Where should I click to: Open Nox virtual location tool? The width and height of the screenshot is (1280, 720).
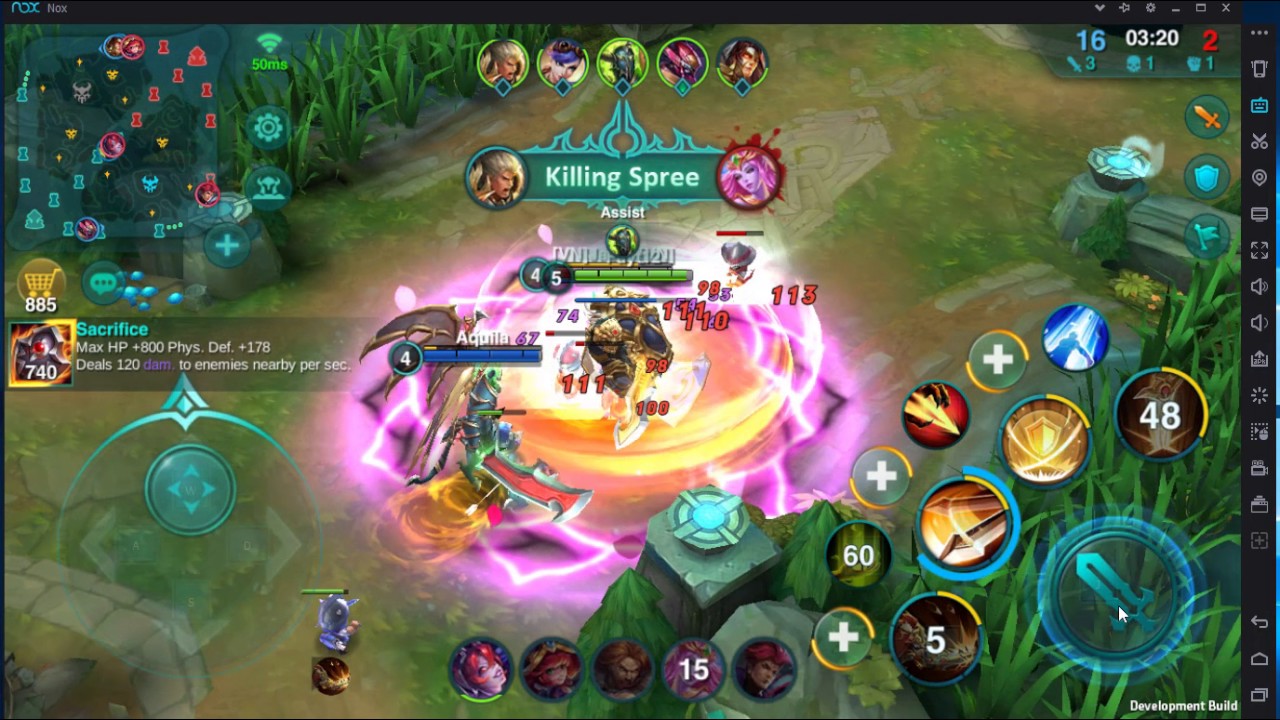[1259, 177]
